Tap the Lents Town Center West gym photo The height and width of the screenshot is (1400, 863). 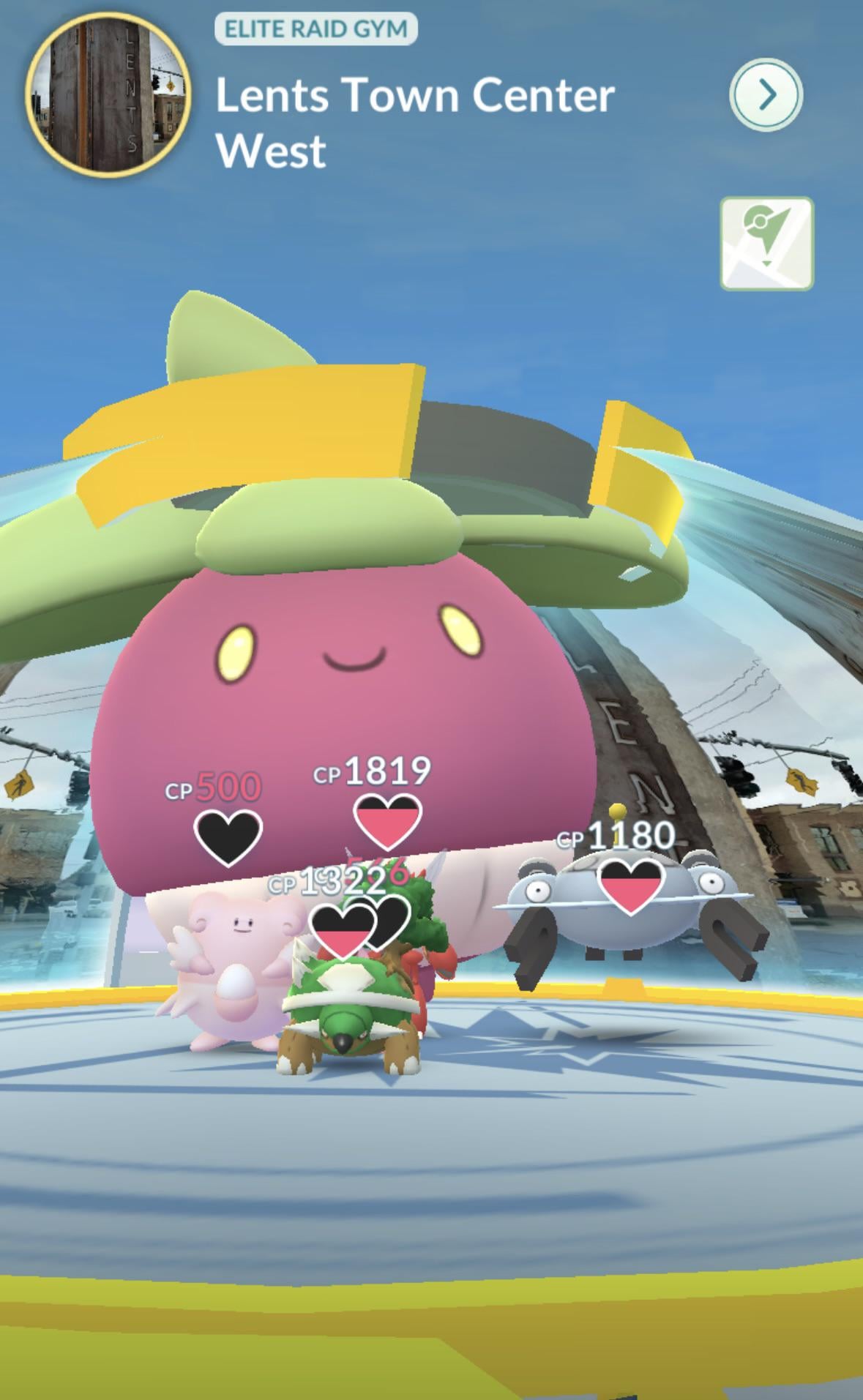coord(108,95)
